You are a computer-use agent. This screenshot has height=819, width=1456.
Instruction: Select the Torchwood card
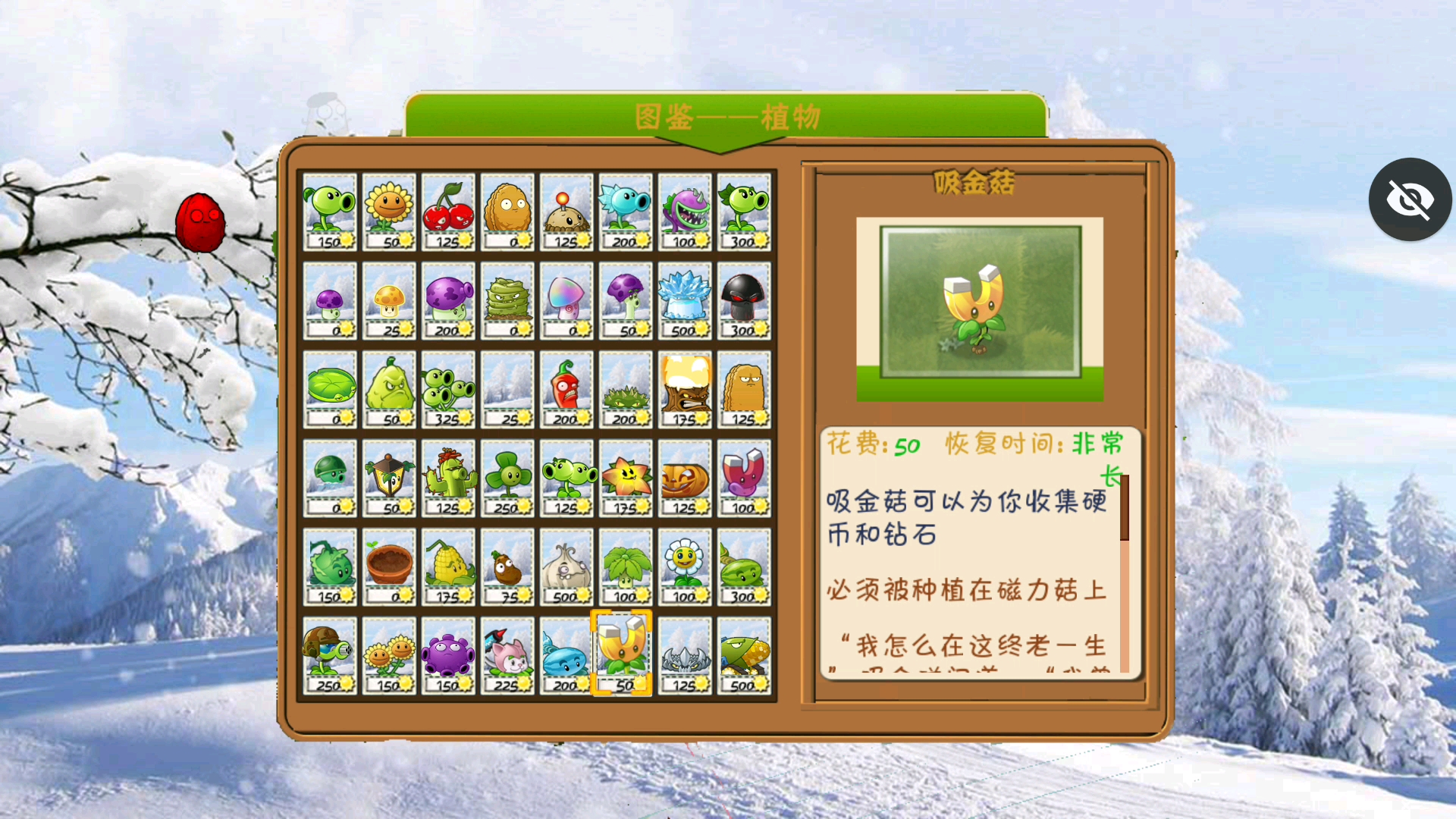click(684, 390)
